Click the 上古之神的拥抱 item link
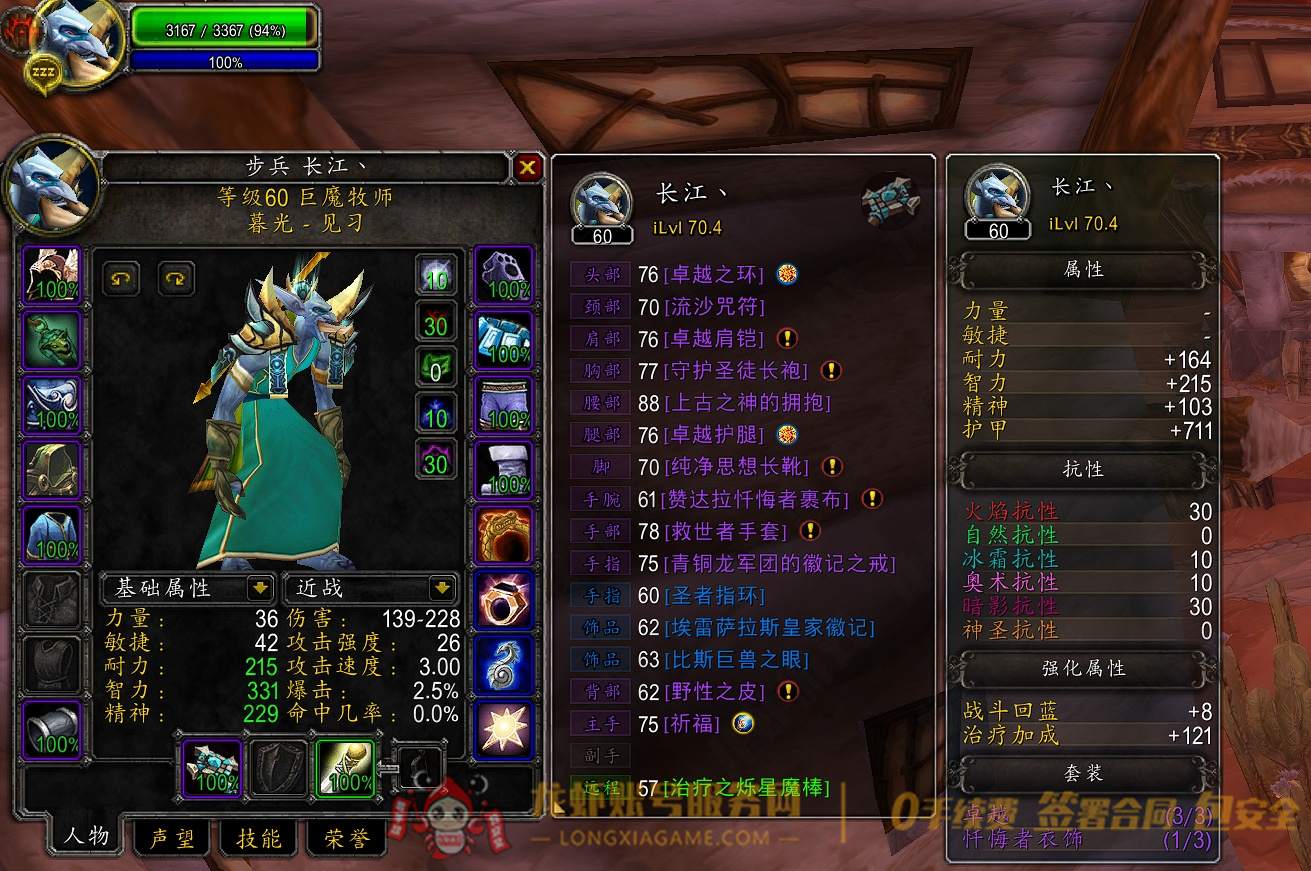This screenshot has width=1311, height=871. 747,403
